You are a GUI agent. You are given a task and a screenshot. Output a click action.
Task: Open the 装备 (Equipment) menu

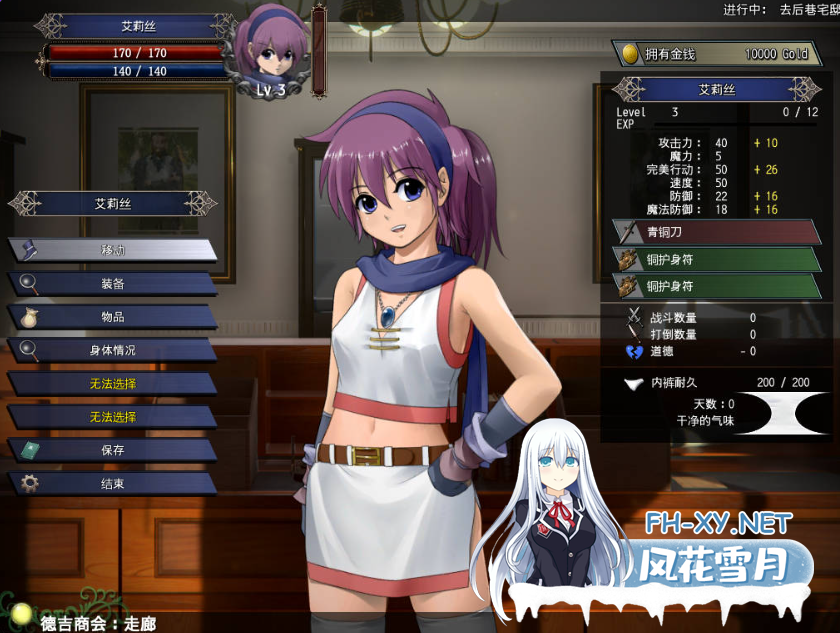point(112,284)
